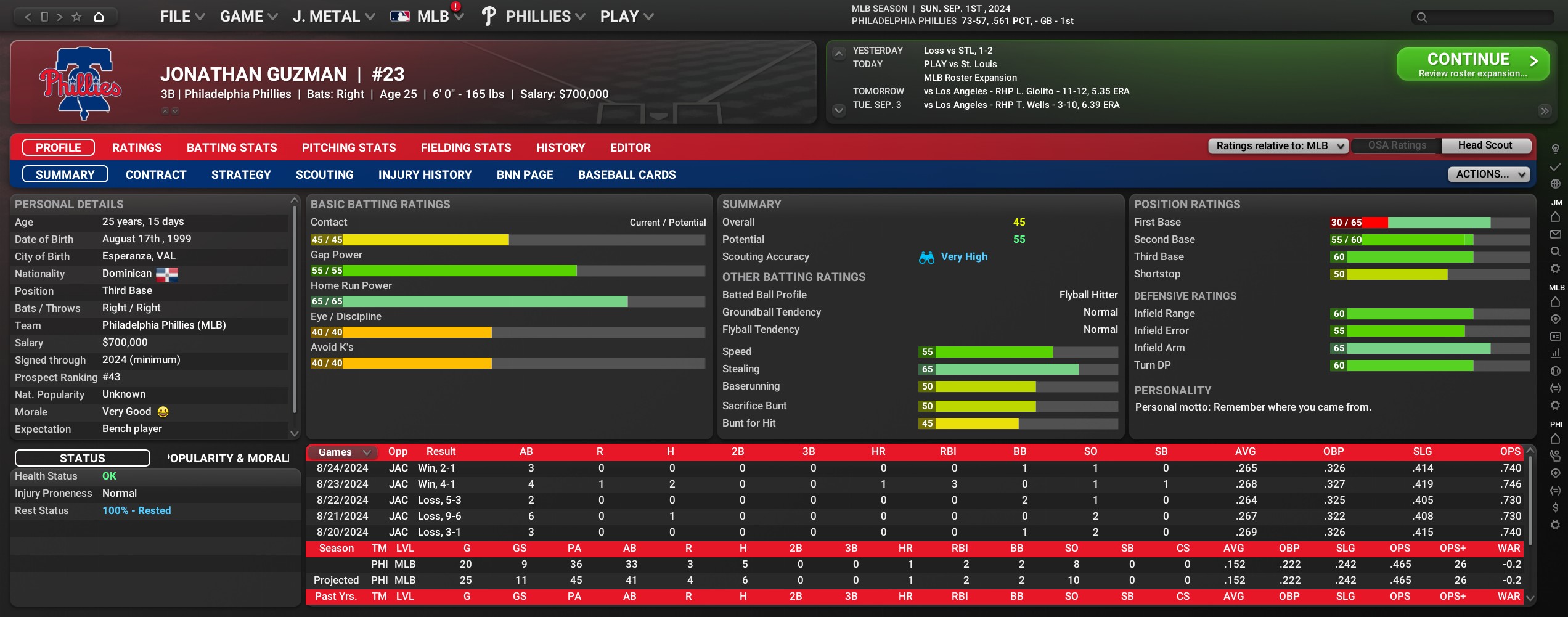Toggle to OSA Ratings
The height and width of the screenshot is (617, 1568).
click(1397, 146)
